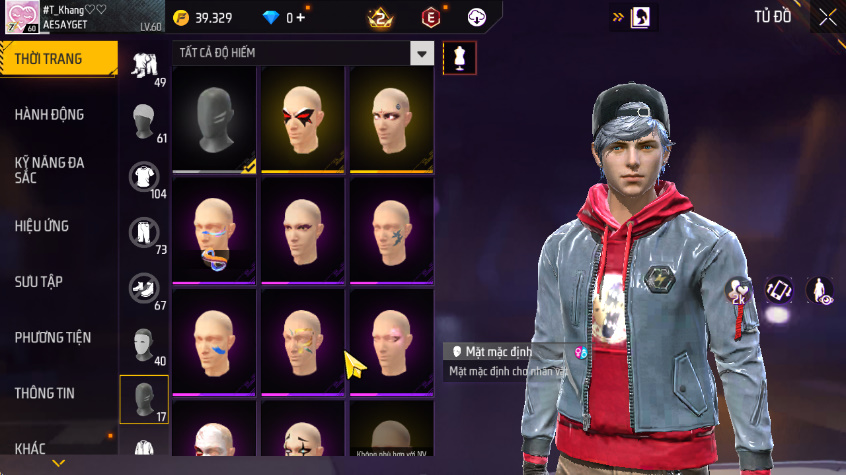Screen dimensions: 846x475
Task: Open outfit sets category with 49 items
Action: [145, 67]
